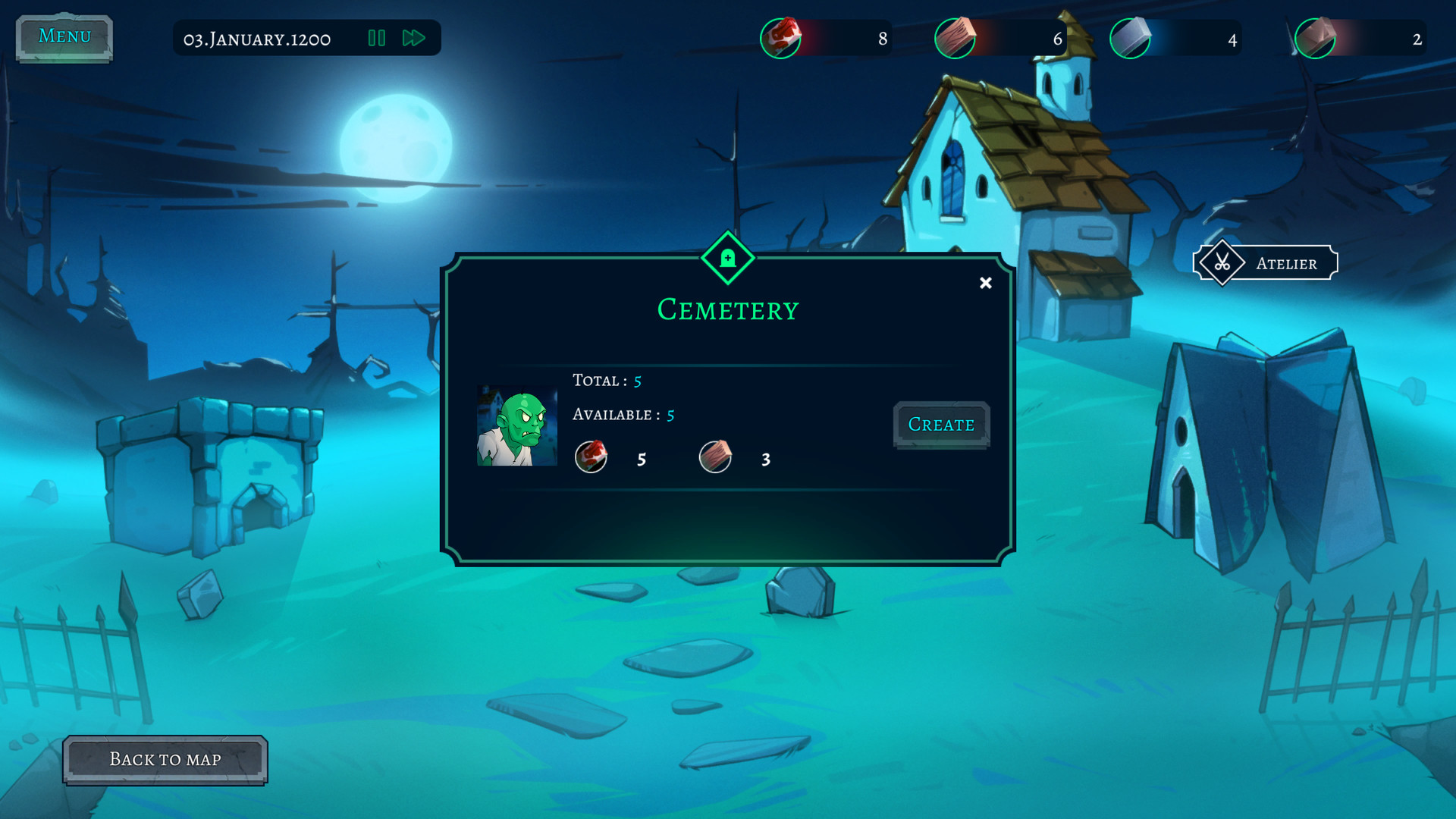Open the Atelier building

point(1265,263)
